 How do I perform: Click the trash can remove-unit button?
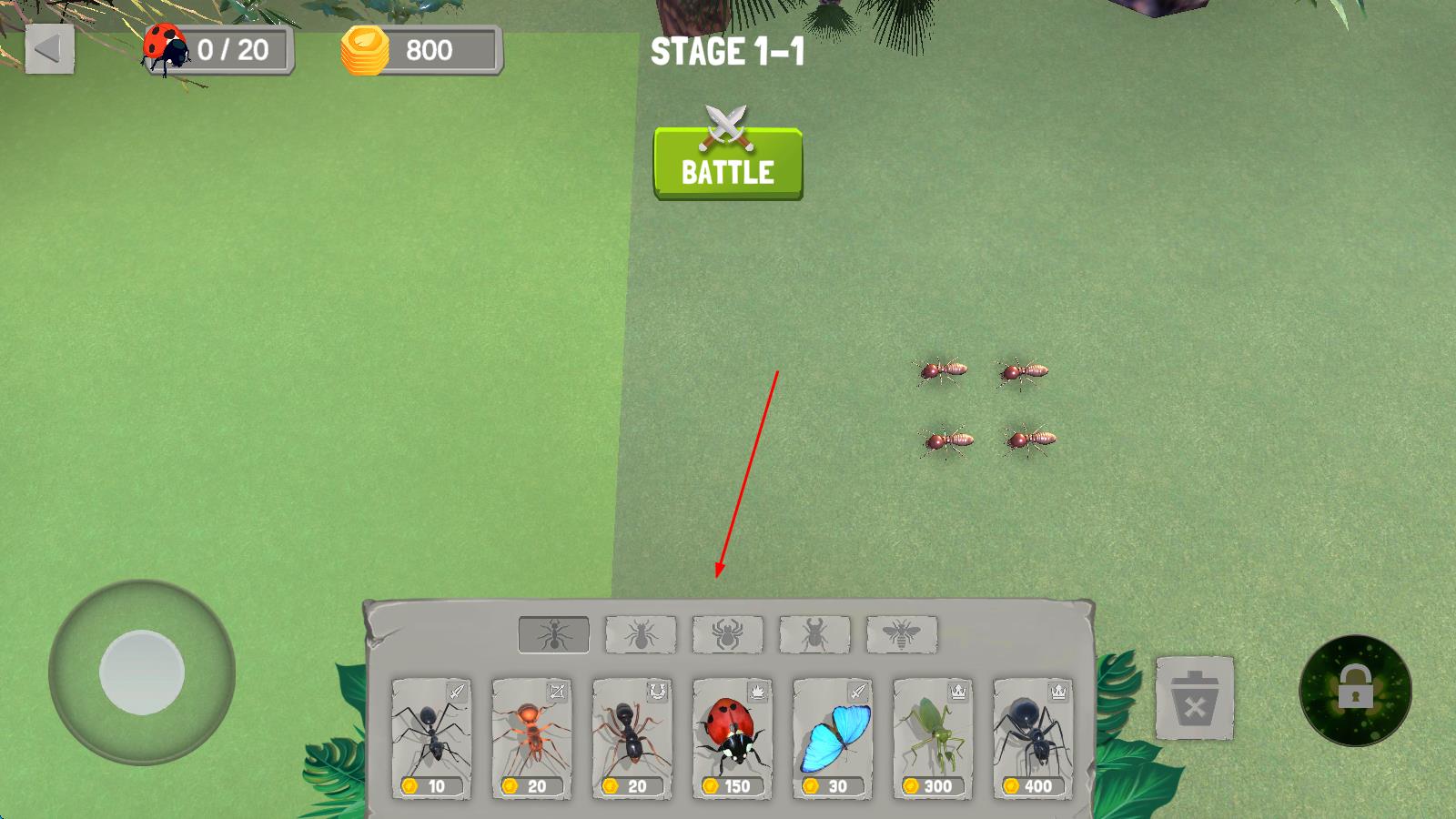pos(1194,698)
